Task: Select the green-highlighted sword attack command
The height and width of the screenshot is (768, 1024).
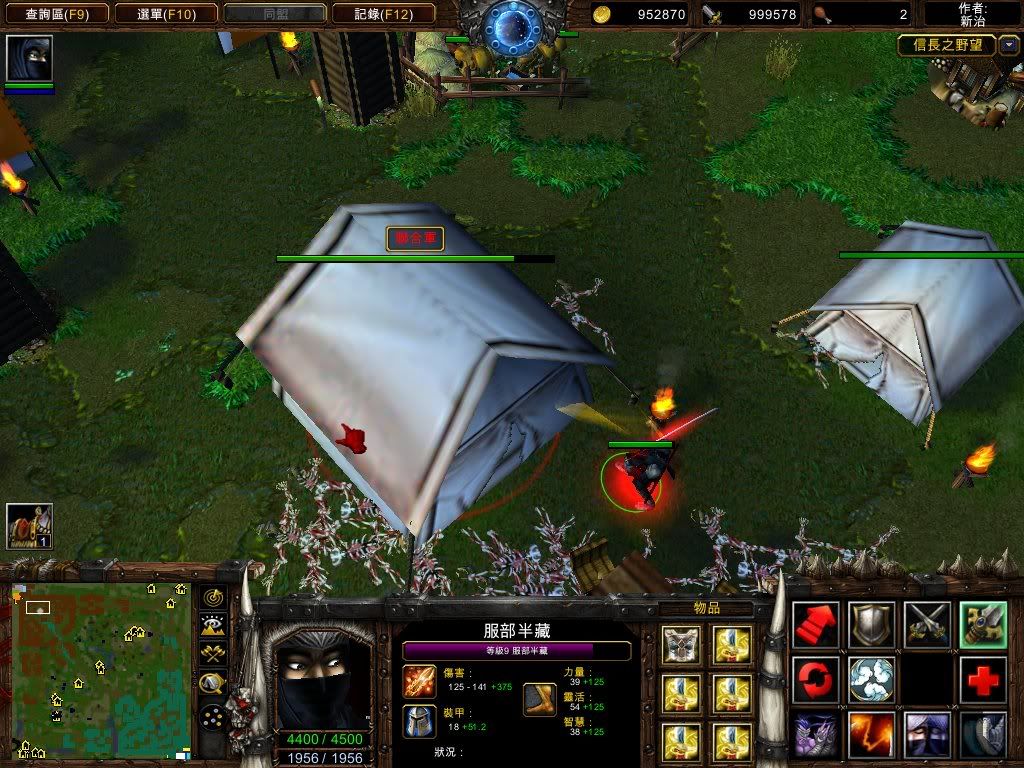Action: point(983,626)
